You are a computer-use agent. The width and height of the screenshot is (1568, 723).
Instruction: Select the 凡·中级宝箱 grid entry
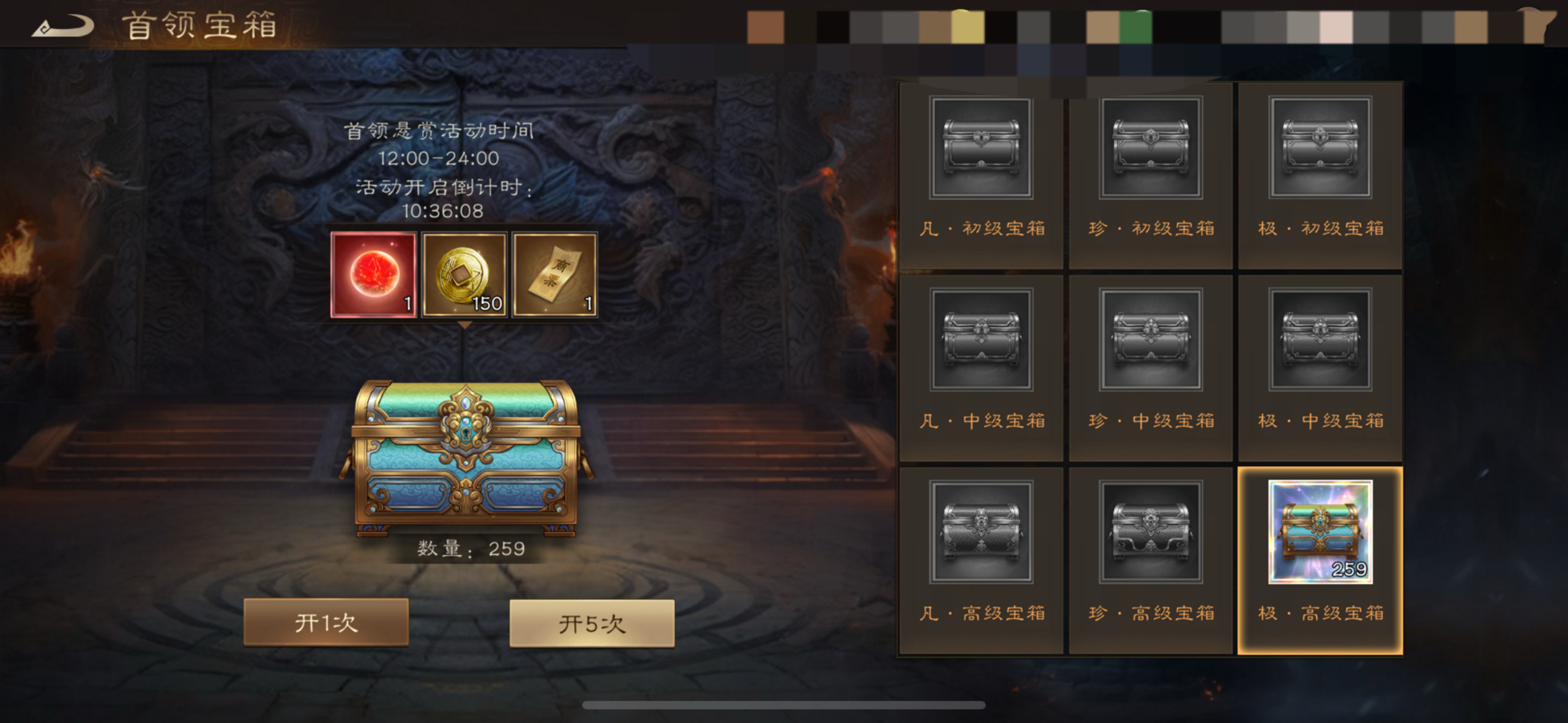[981, 341]
